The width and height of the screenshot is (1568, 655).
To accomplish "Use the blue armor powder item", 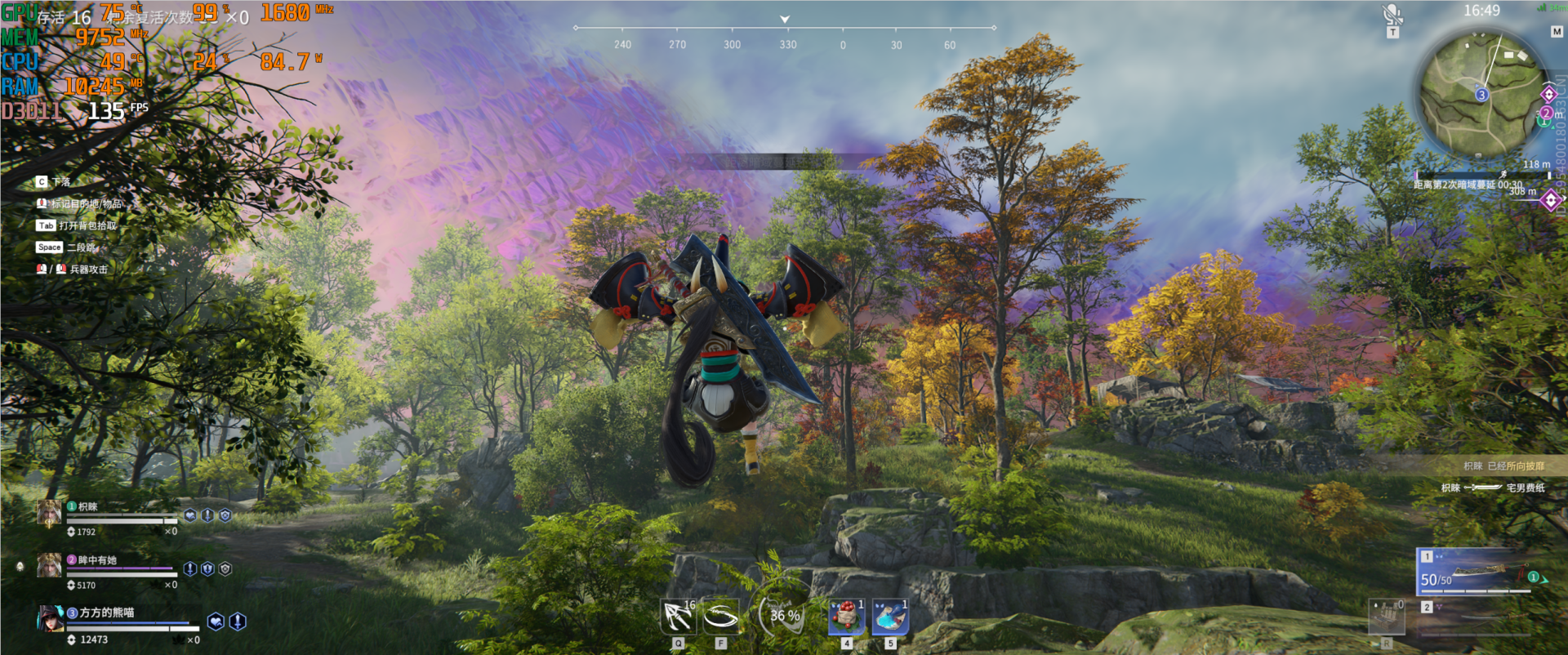I will pyautogui.click(x=890, y=617).
